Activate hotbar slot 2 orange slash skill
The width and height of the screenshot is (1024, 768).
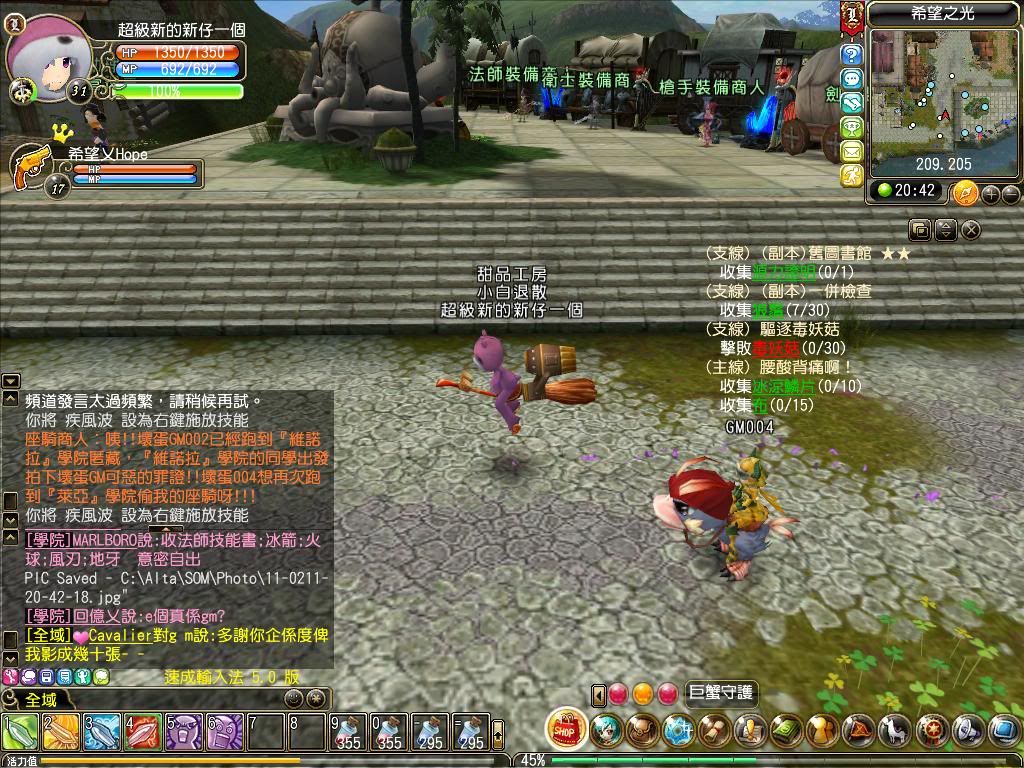click(x=60, y=733)
